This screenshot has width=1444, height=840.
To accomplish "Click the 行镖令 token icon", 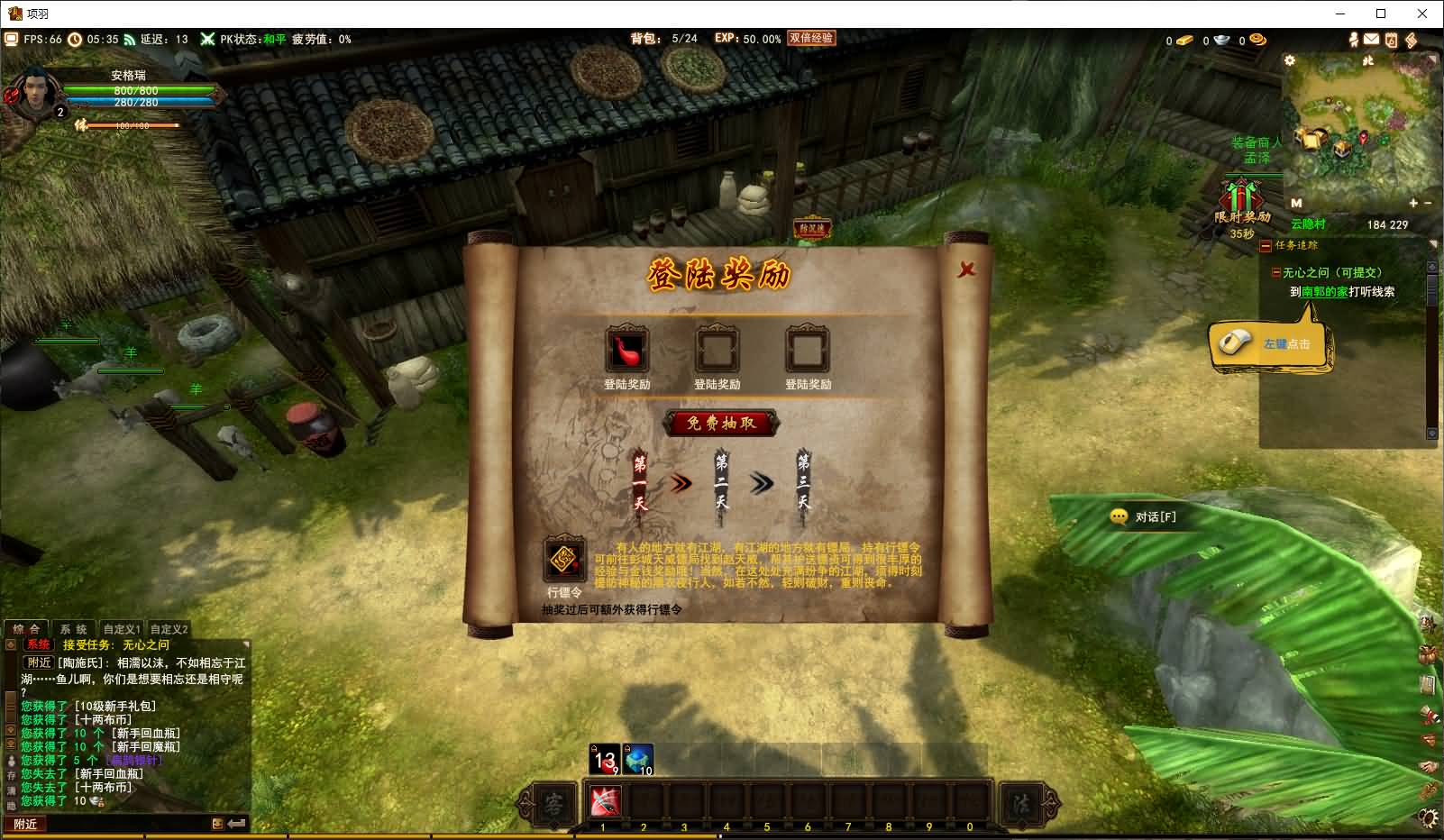I will click(x=564, y=561).
